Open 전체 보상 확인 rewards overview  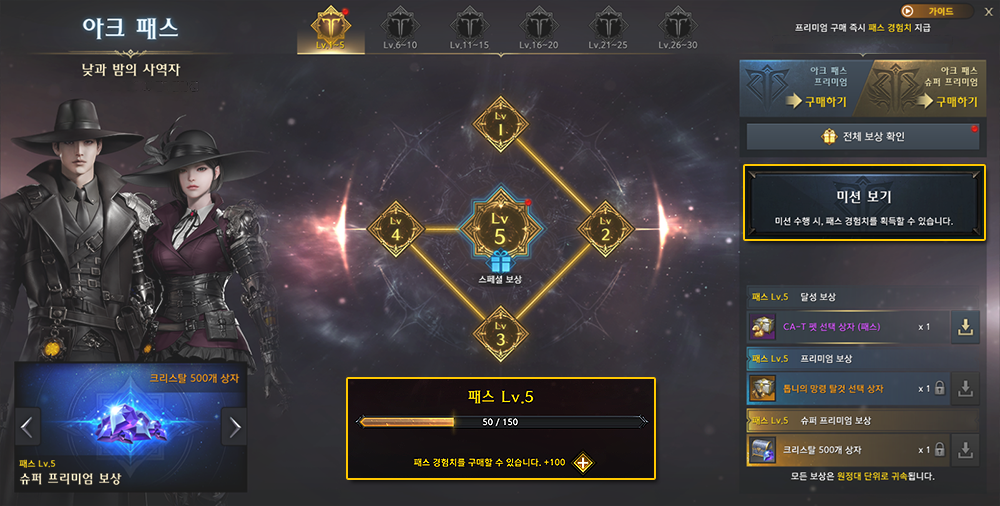[x=861, y=136]
